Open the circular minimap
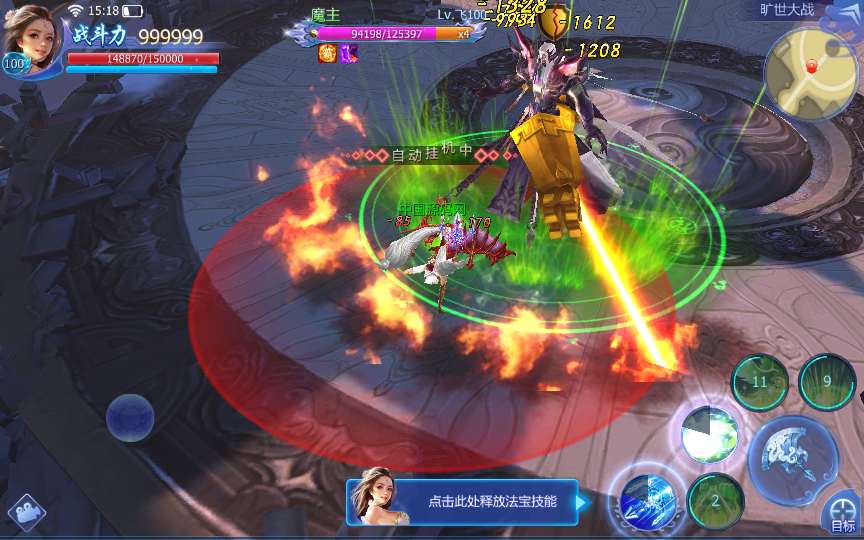864x540 pixels. coord(810,72)
